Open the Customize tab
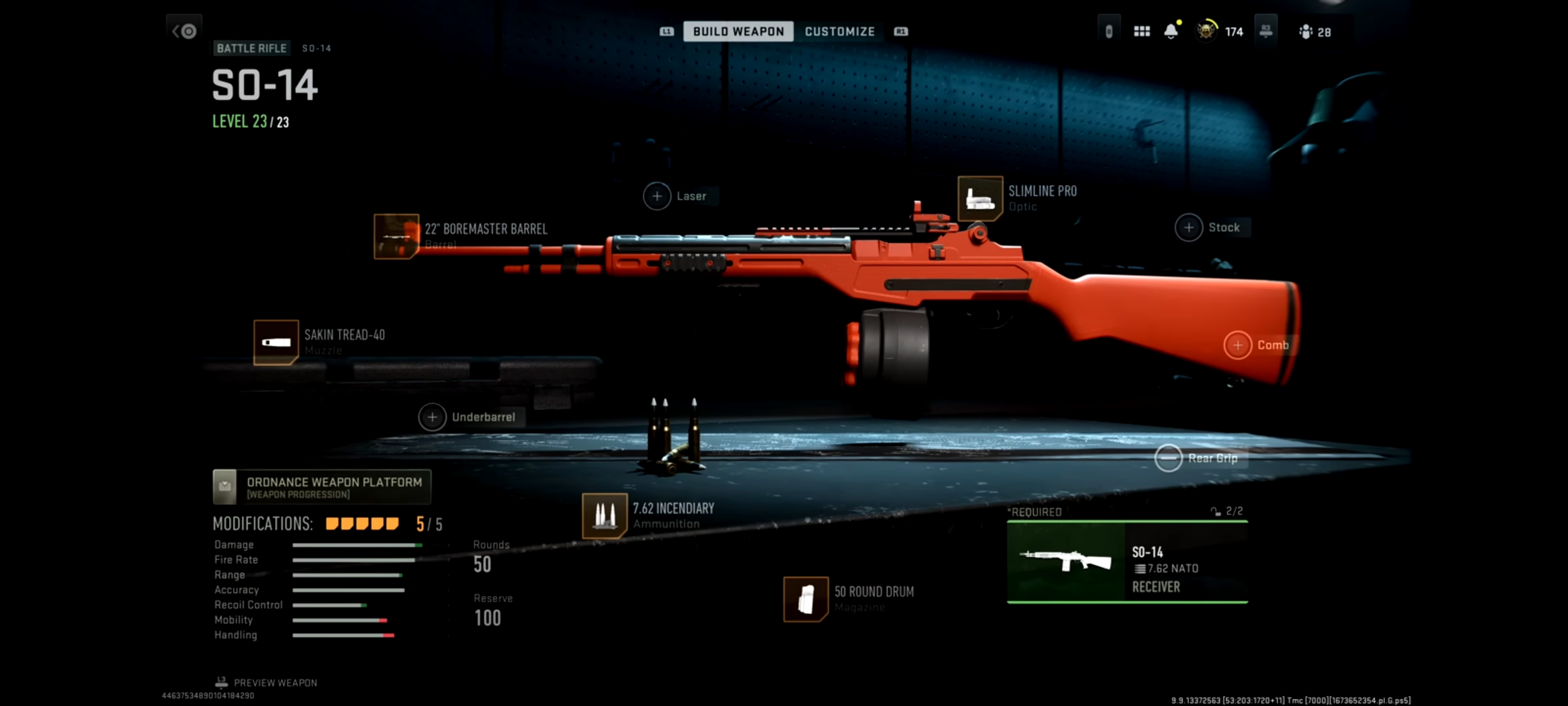 [x=839, y=31]
